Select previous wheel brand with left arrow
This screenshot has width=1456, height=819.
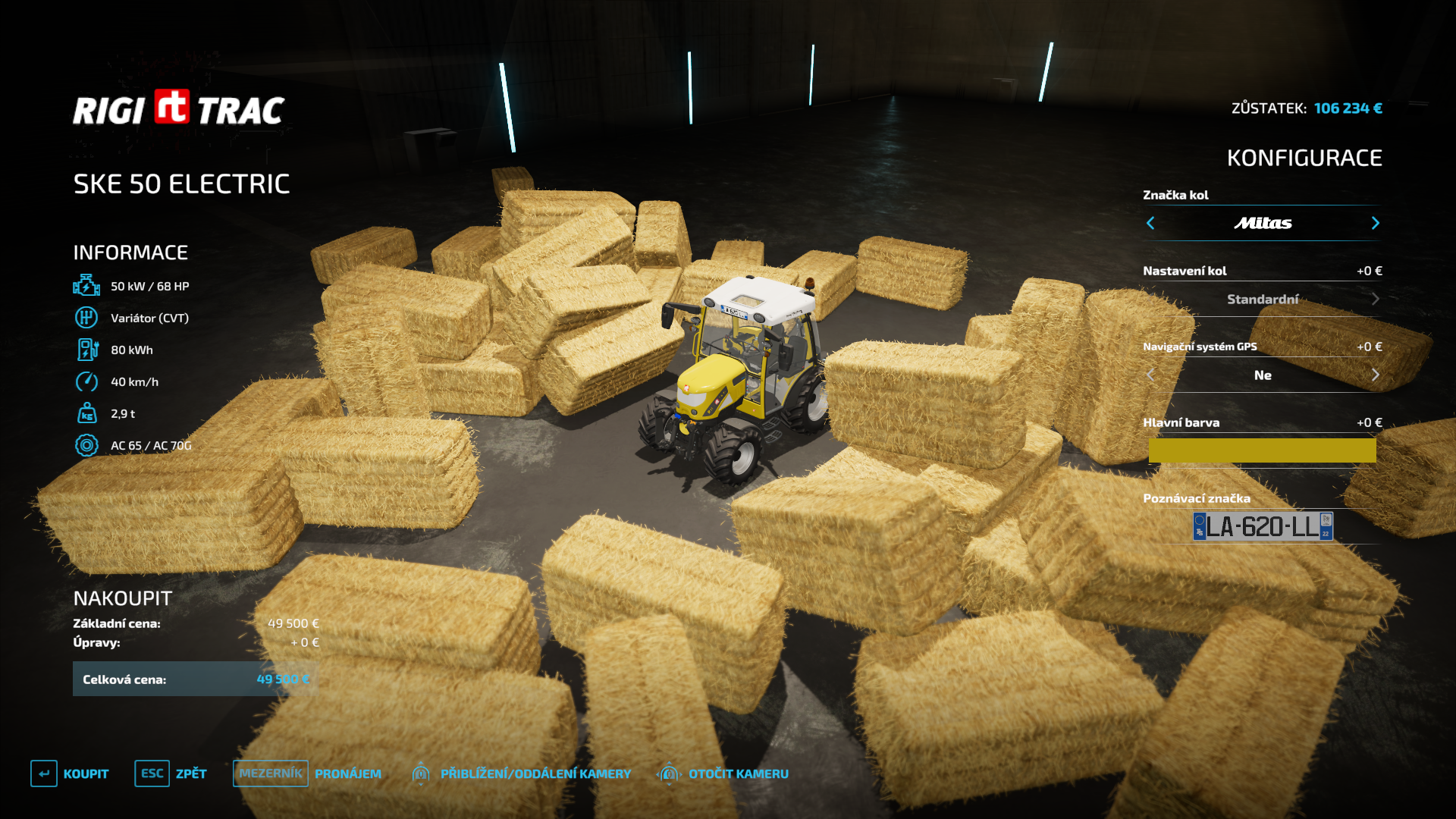[x=1150, y=223]
